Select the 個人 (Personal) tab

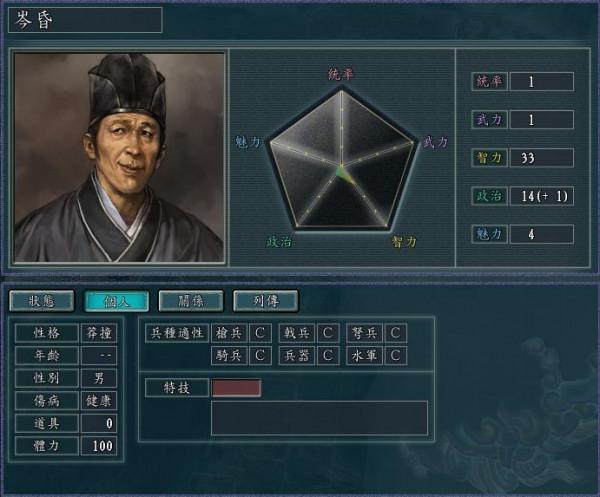coord(116,300)
